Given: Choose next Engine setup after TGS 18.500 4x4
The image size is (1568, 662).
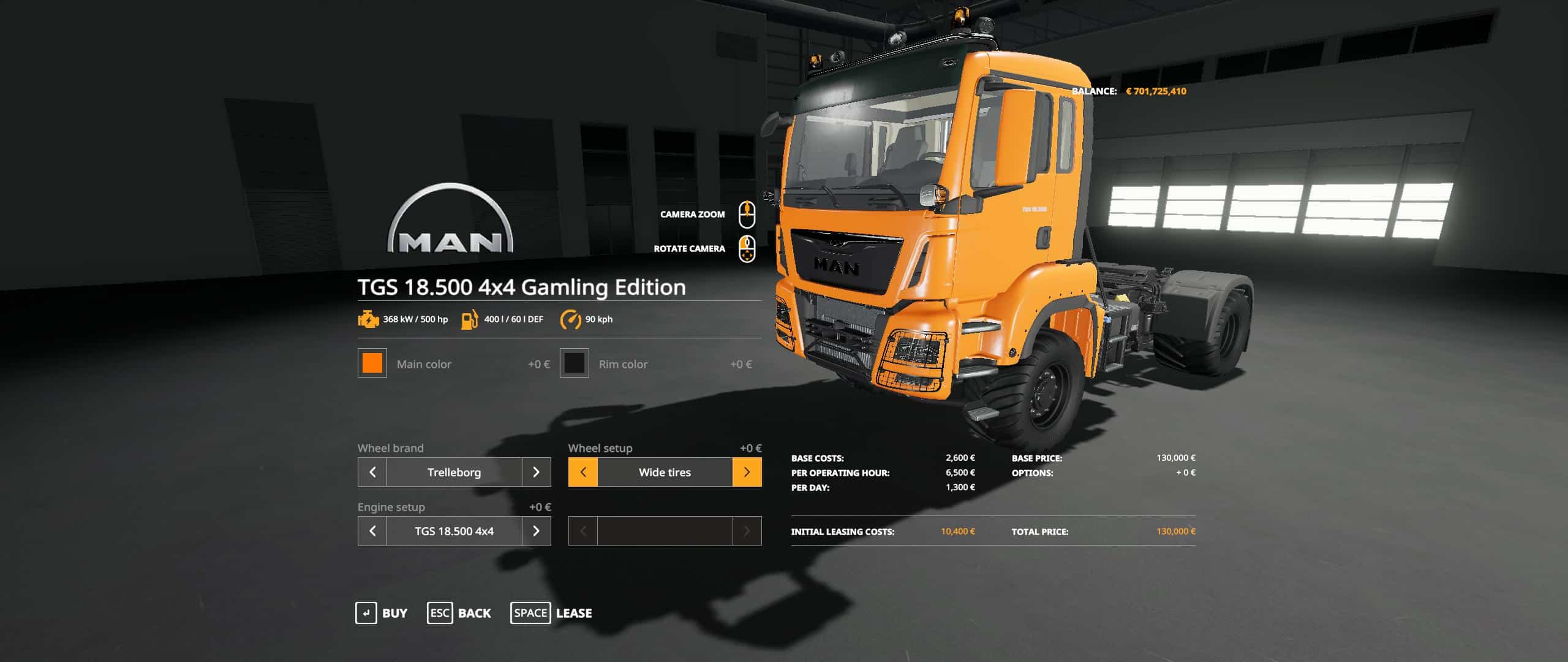Looking at the screenshot, I should tap(536, 531).
